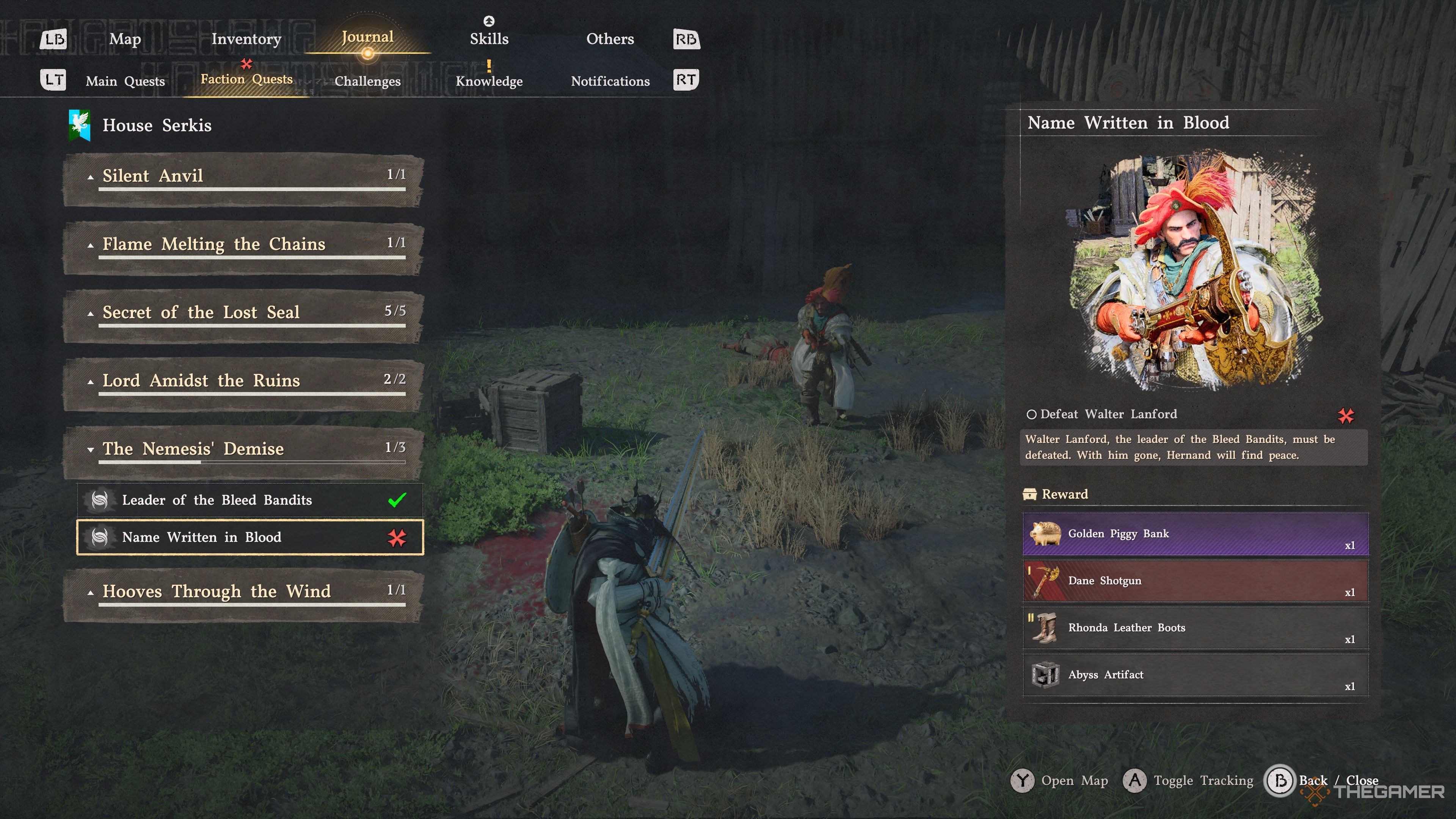The image size is (1456, 819).
Task: Switch to the Map tab
Action: tap(125, 39)
